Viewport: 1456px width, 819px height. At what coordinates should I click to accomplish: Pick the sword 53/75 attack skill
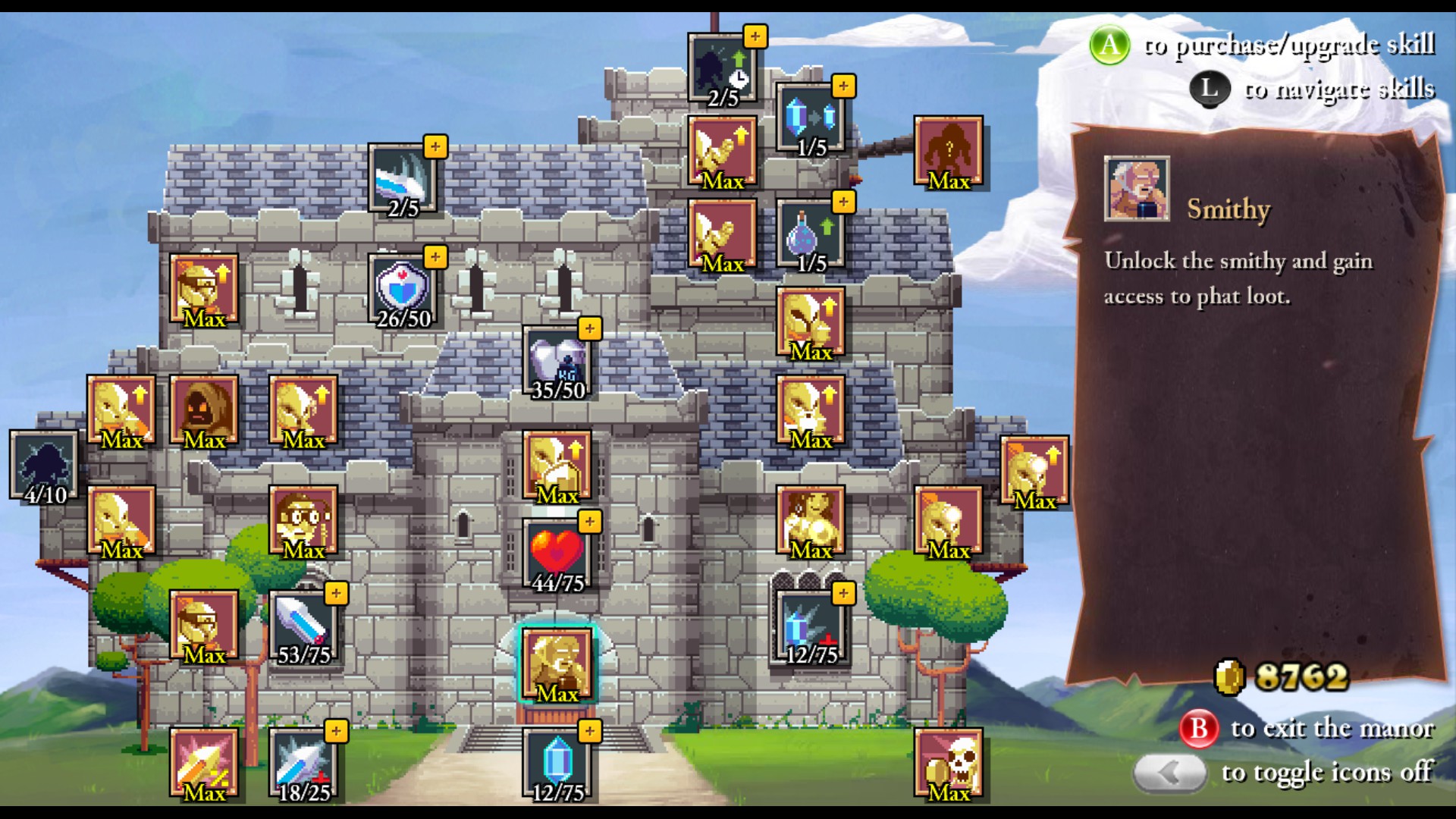click(x=303, y=626)
